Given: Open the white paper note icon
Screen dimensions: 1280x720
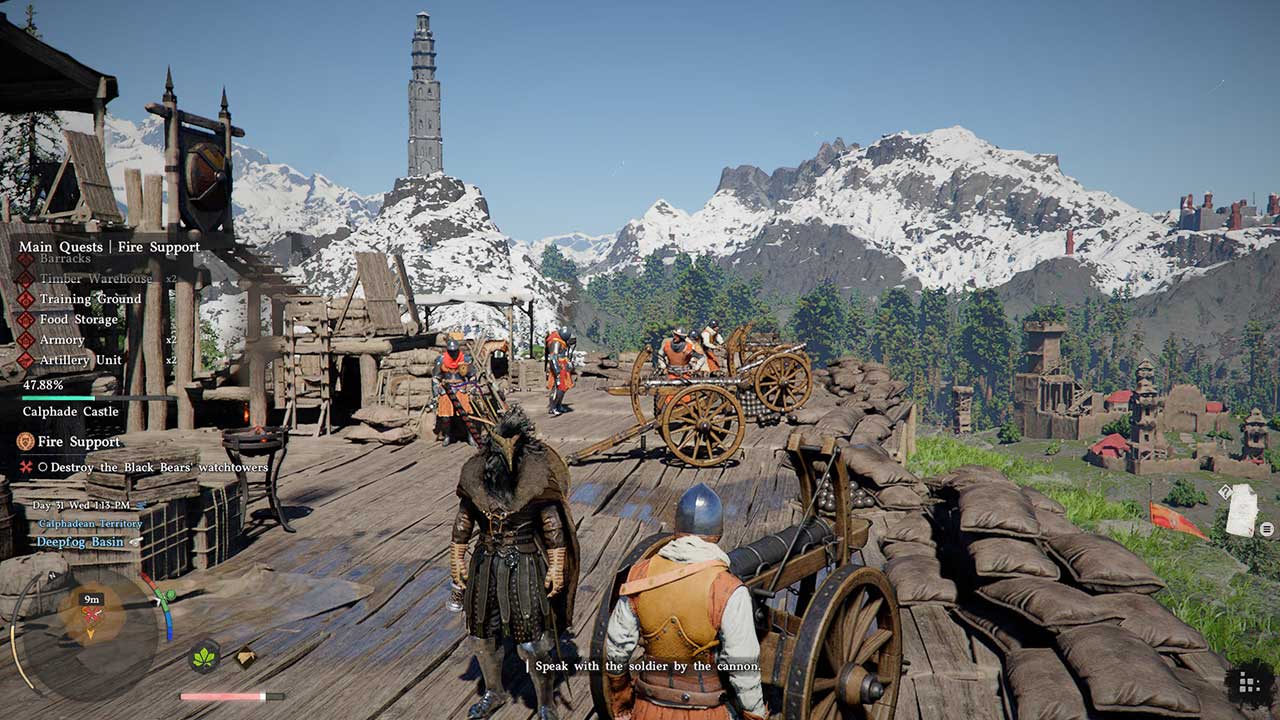Looking at the screenshot, I should 1241,511.
